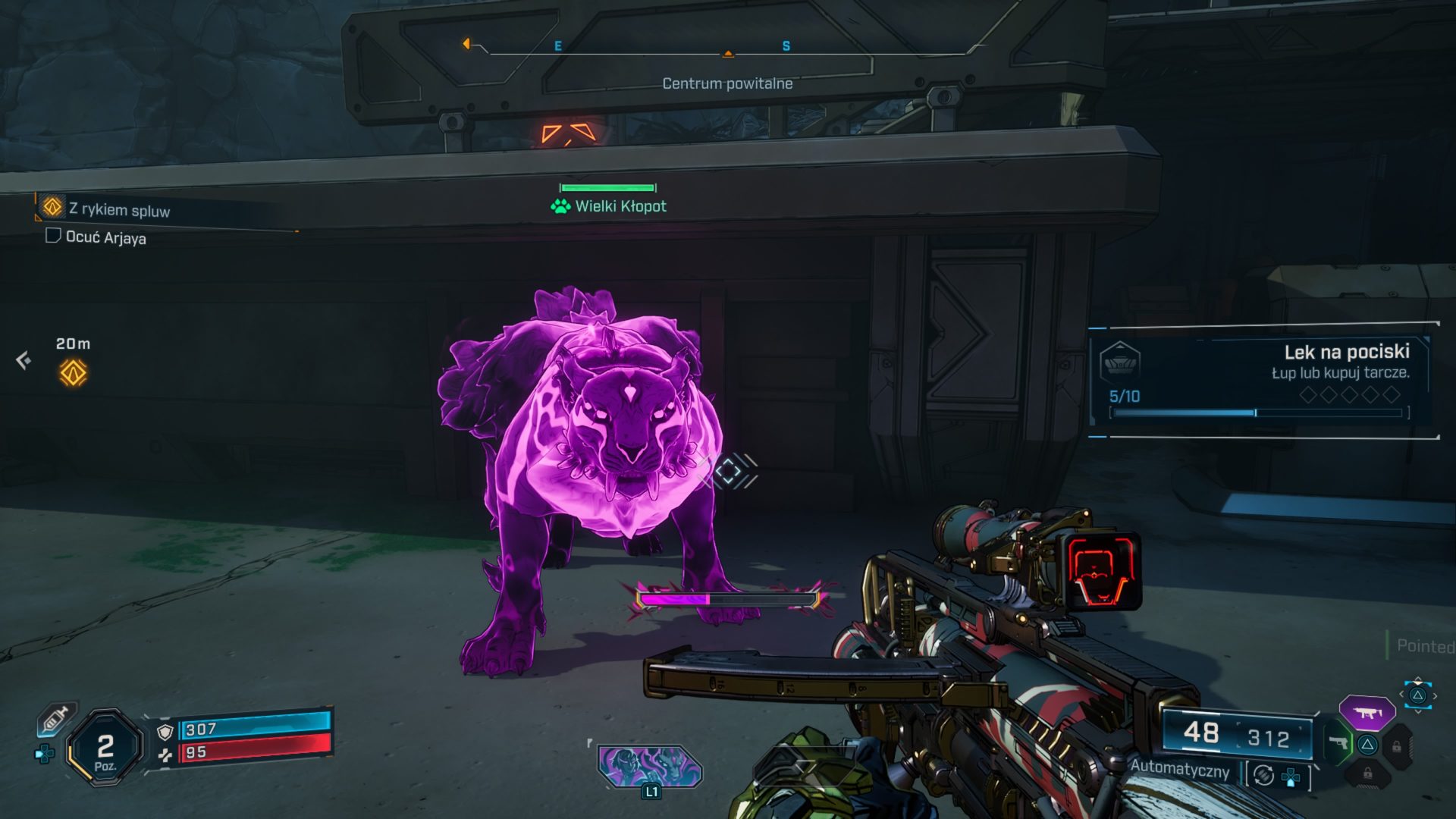This screenshot has width=1456, height=819.
Task: Activate the purple action skill icon
Action: pyautogui.click(x=650, y=766)
